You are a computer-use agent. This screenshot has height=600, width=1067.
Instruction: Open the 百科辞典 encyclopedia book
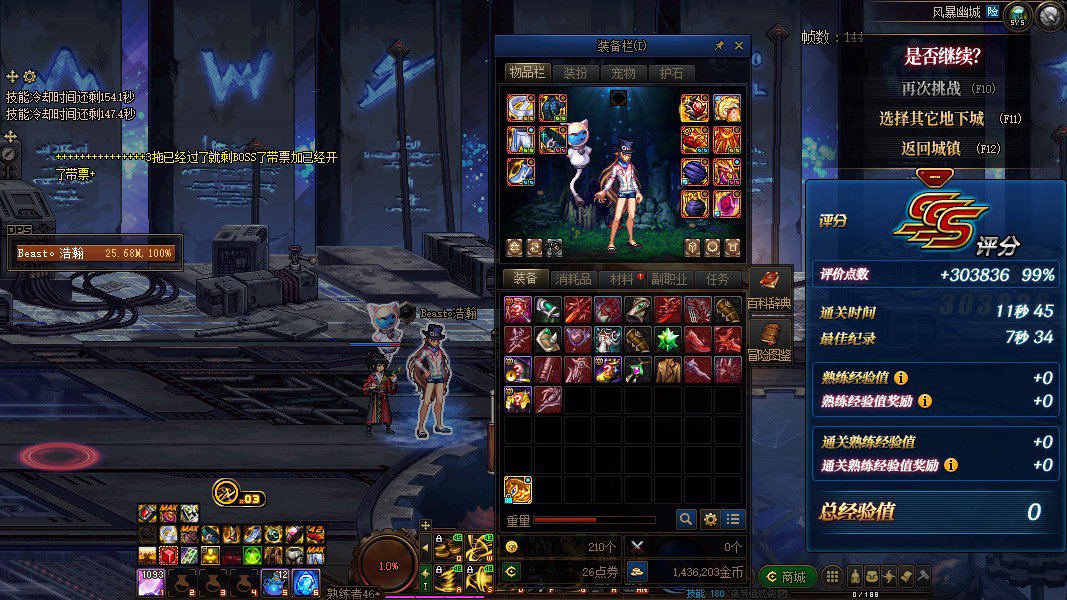[770, 289]
